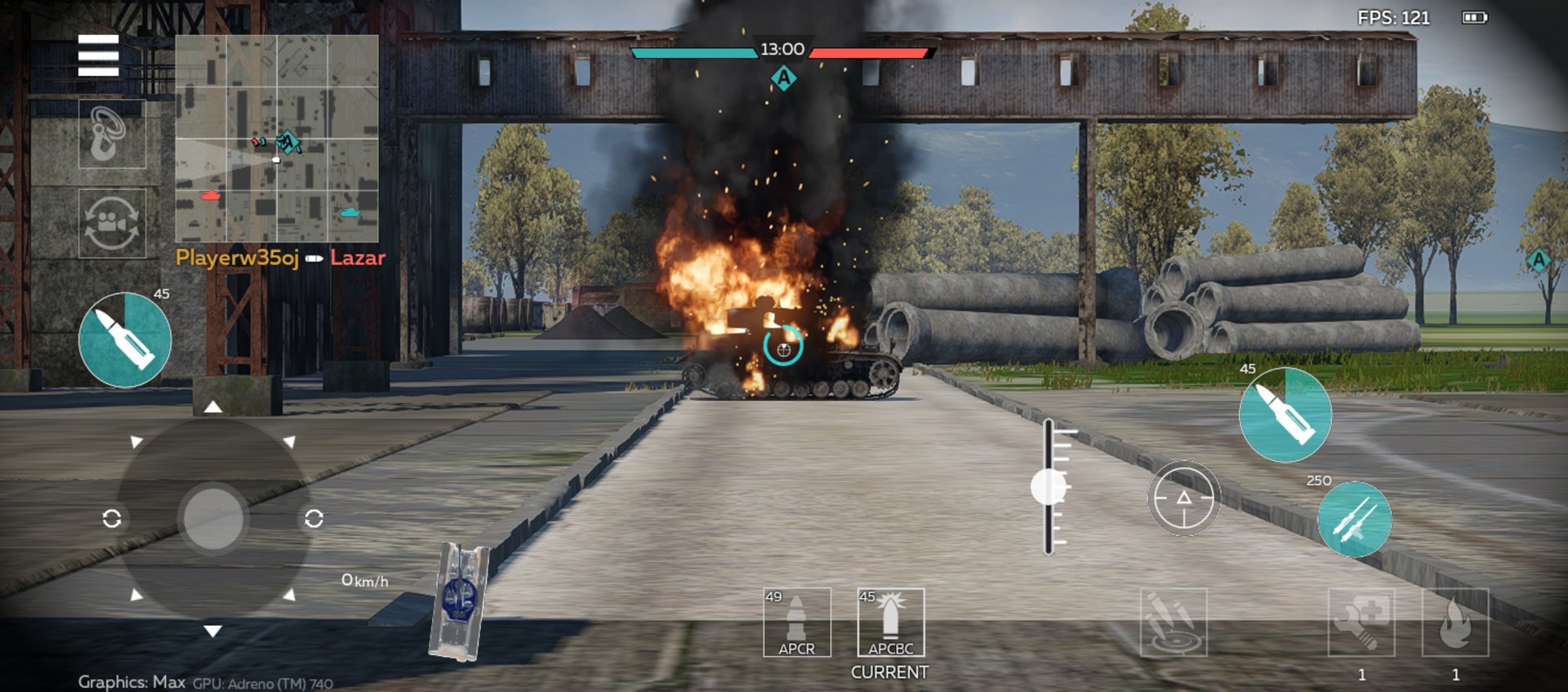Select the APCR shell
The image size is (1568, 692).
(796, 623)
